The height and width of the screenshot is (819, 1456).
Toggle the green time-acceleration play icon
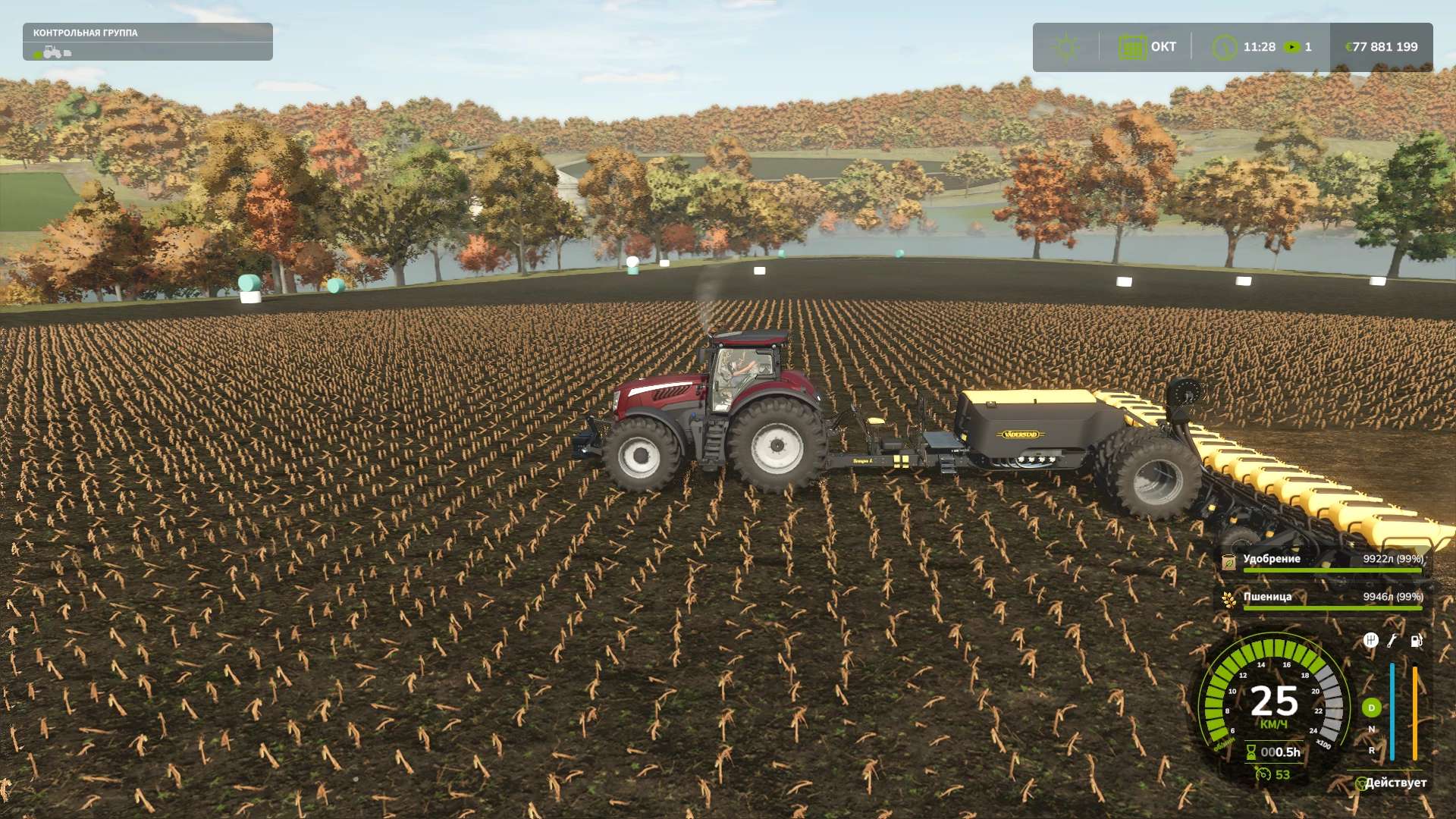click(1291, 47)
